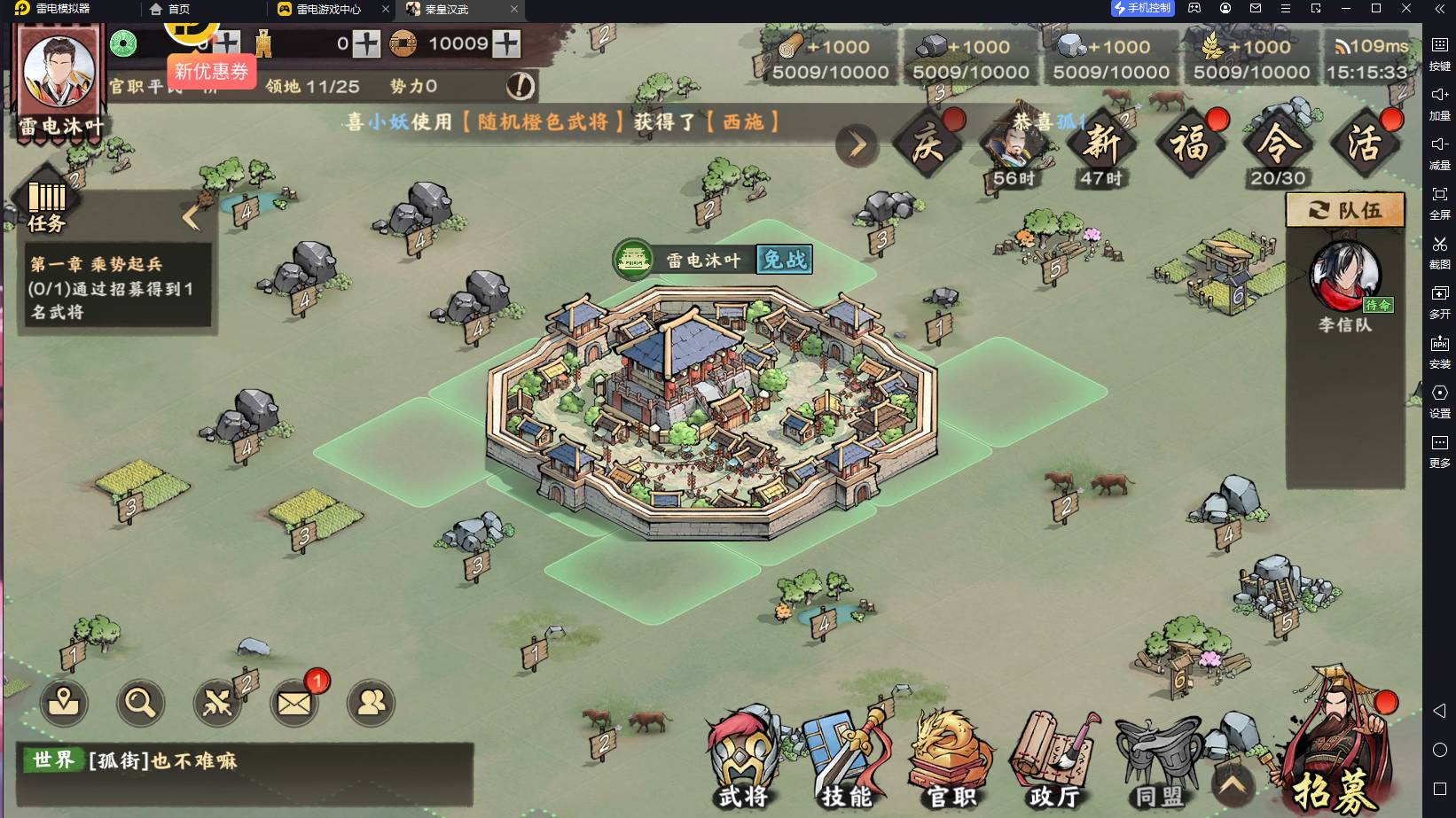1456x818 pixels.
Task: Open the 政厅 government hall menu
Action: coord(1054,759)
